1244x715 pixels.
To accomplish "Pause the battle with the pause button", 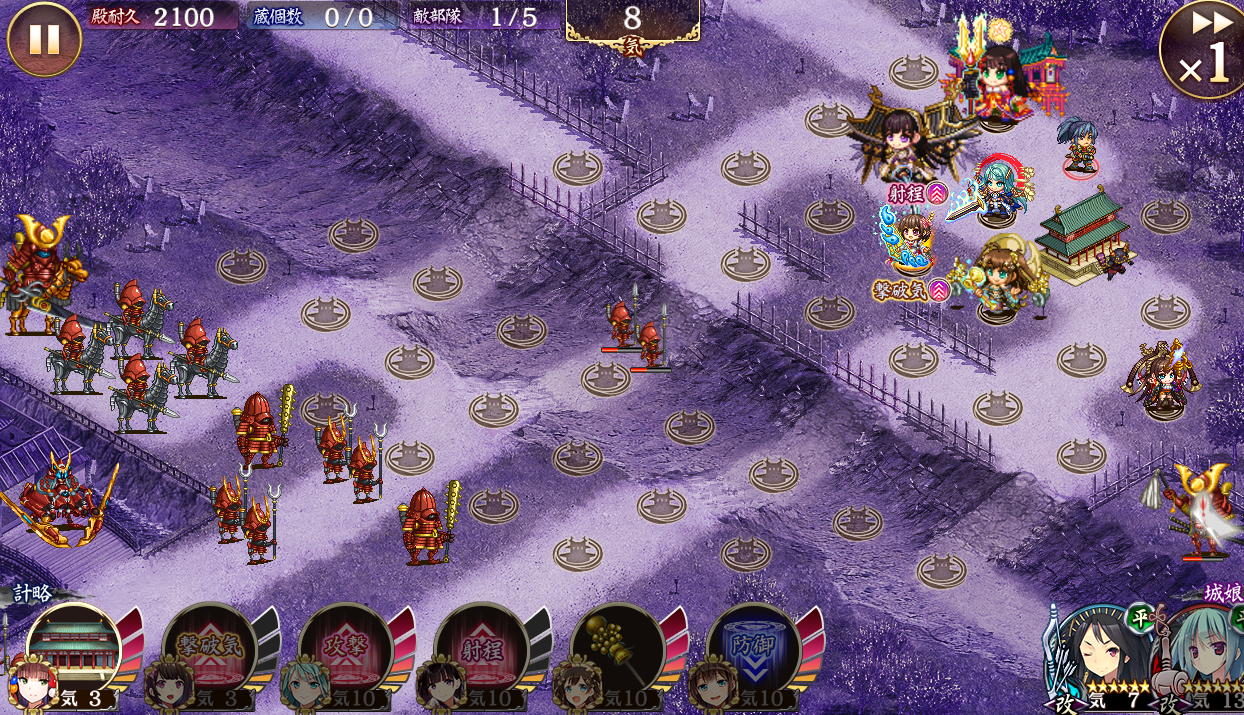I will pyautogui.click(x=44, y=40).
